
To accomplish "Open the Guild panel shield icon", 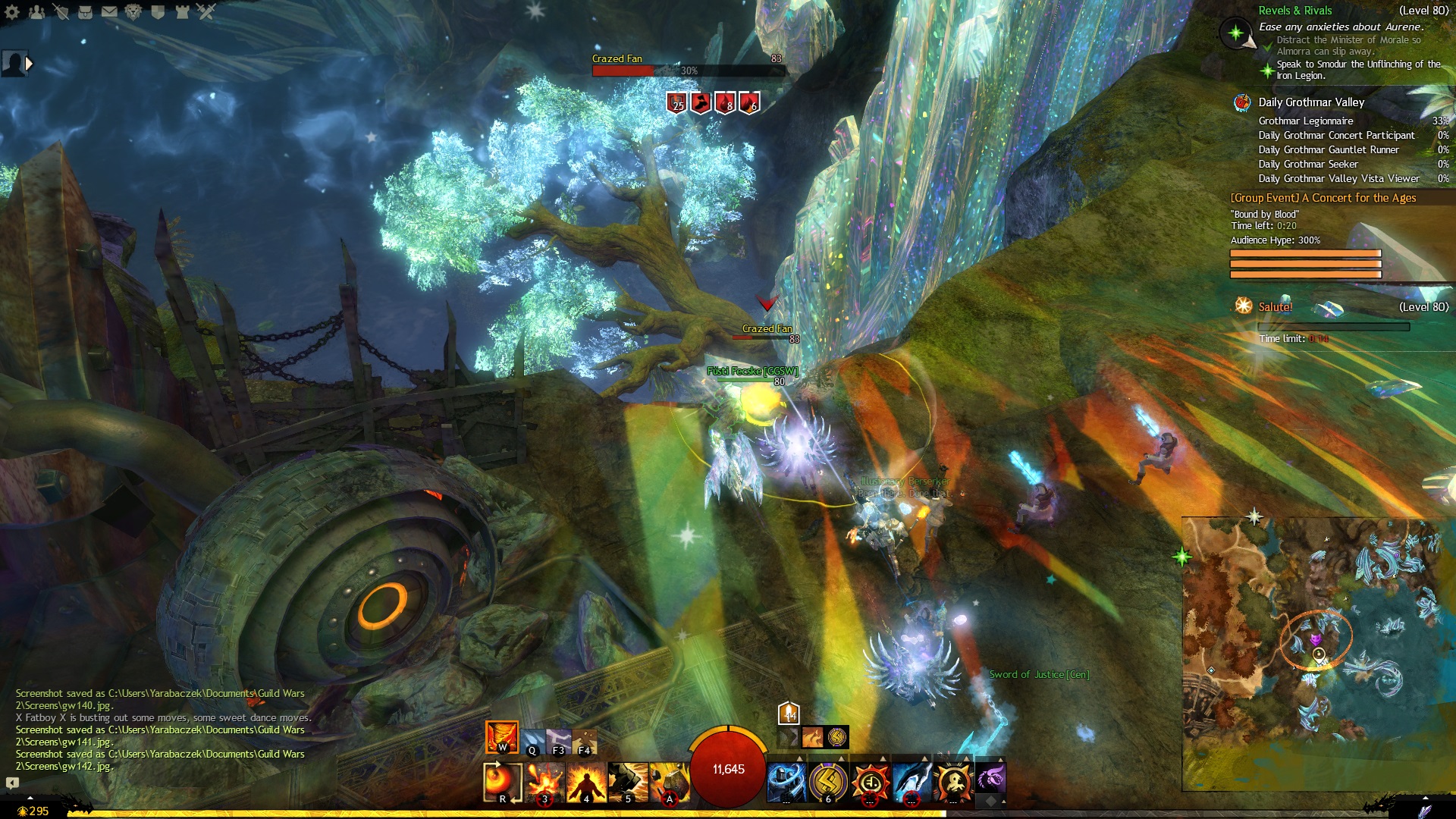I will click(158, 11).
